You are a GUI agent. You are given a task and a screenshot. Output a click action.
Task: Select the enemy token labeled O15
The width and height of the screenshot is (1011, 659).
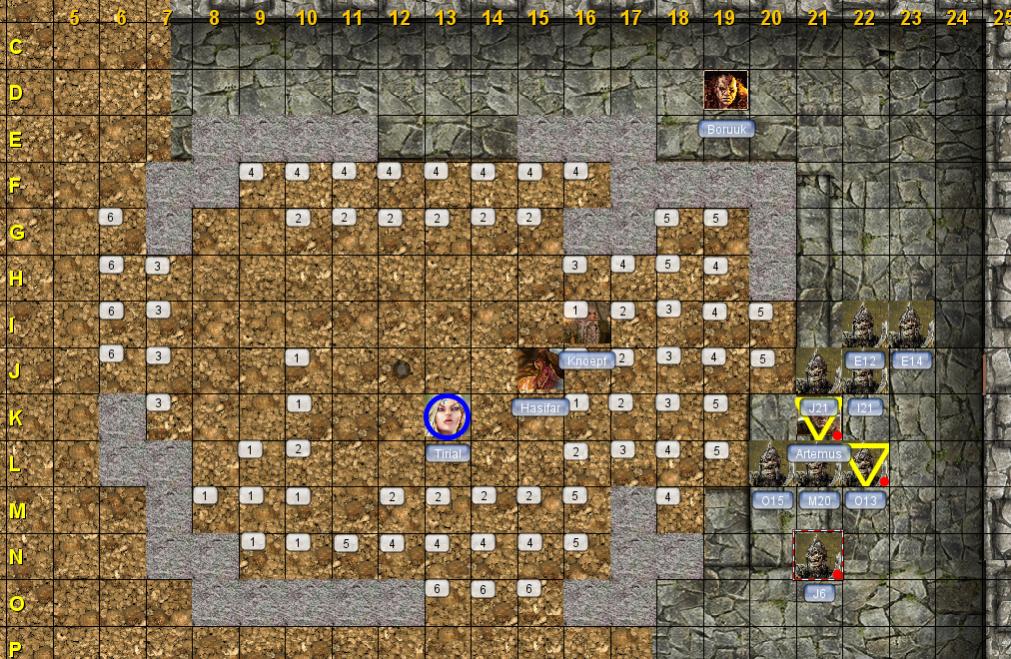pyautogui.click(x=771, y=465)
